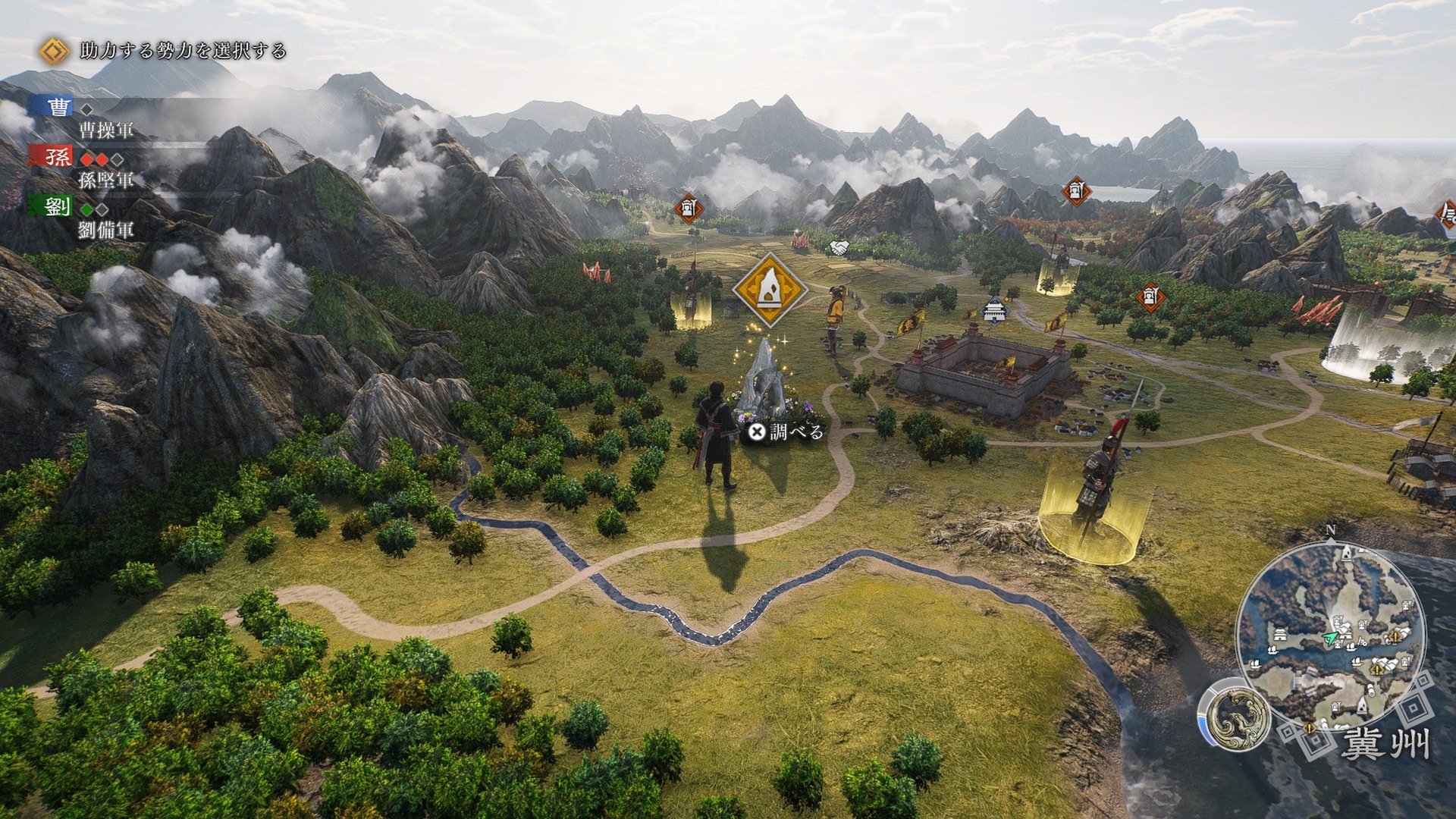The width and height of the screenshot is (1456, 819).
Task: Select the white city gate marker
Action: (993, 311)
